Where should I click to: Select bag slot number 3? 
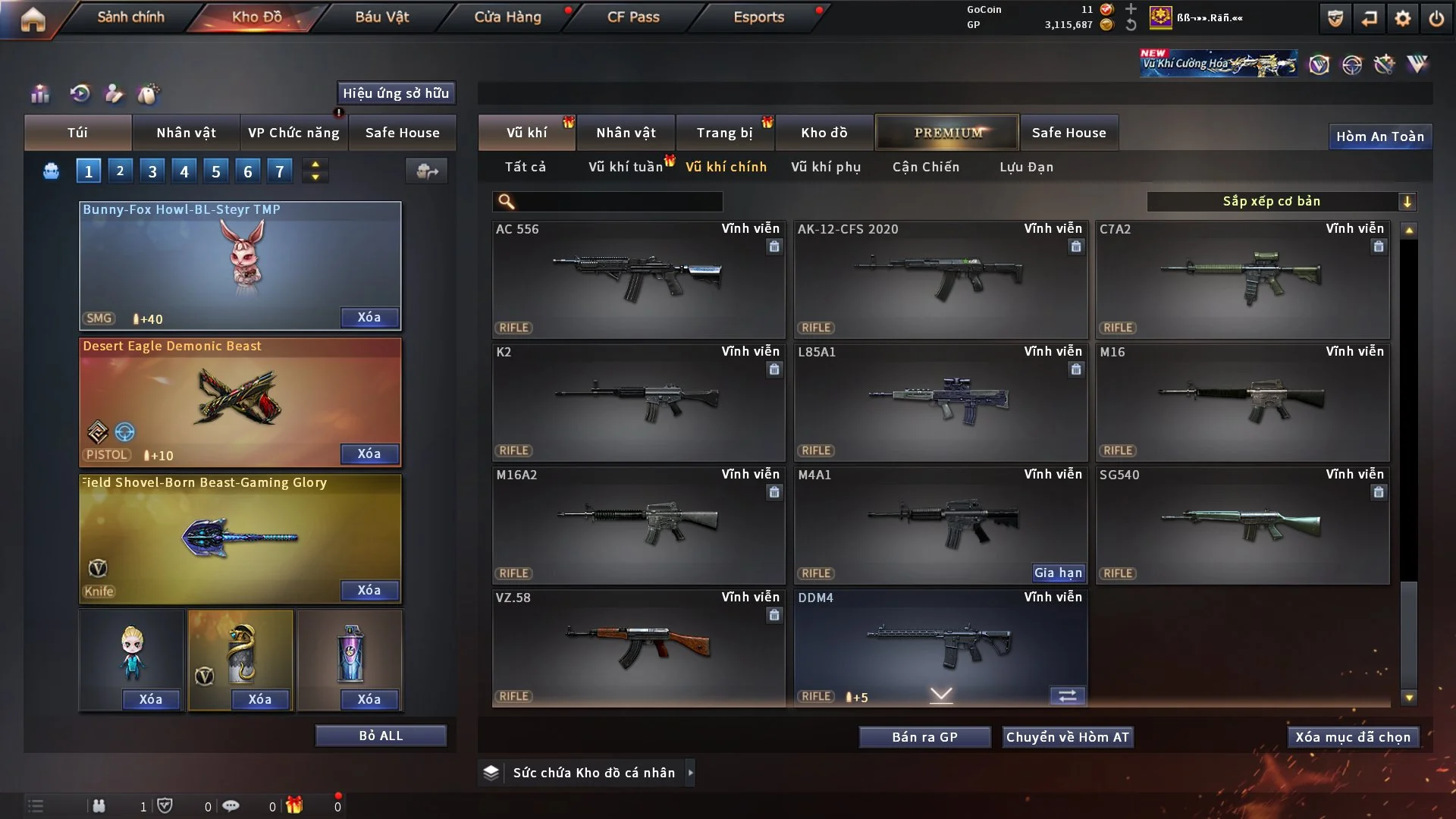(152, 171)
